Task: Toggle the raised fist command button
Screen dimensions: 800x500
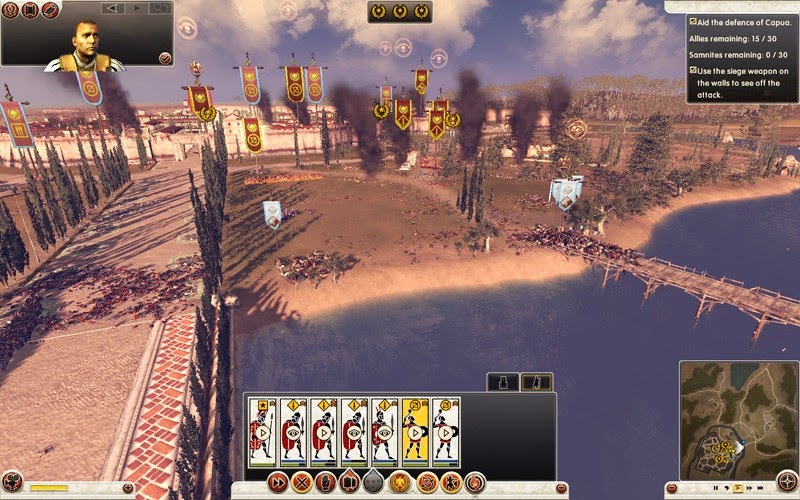Action: (325, 482)
